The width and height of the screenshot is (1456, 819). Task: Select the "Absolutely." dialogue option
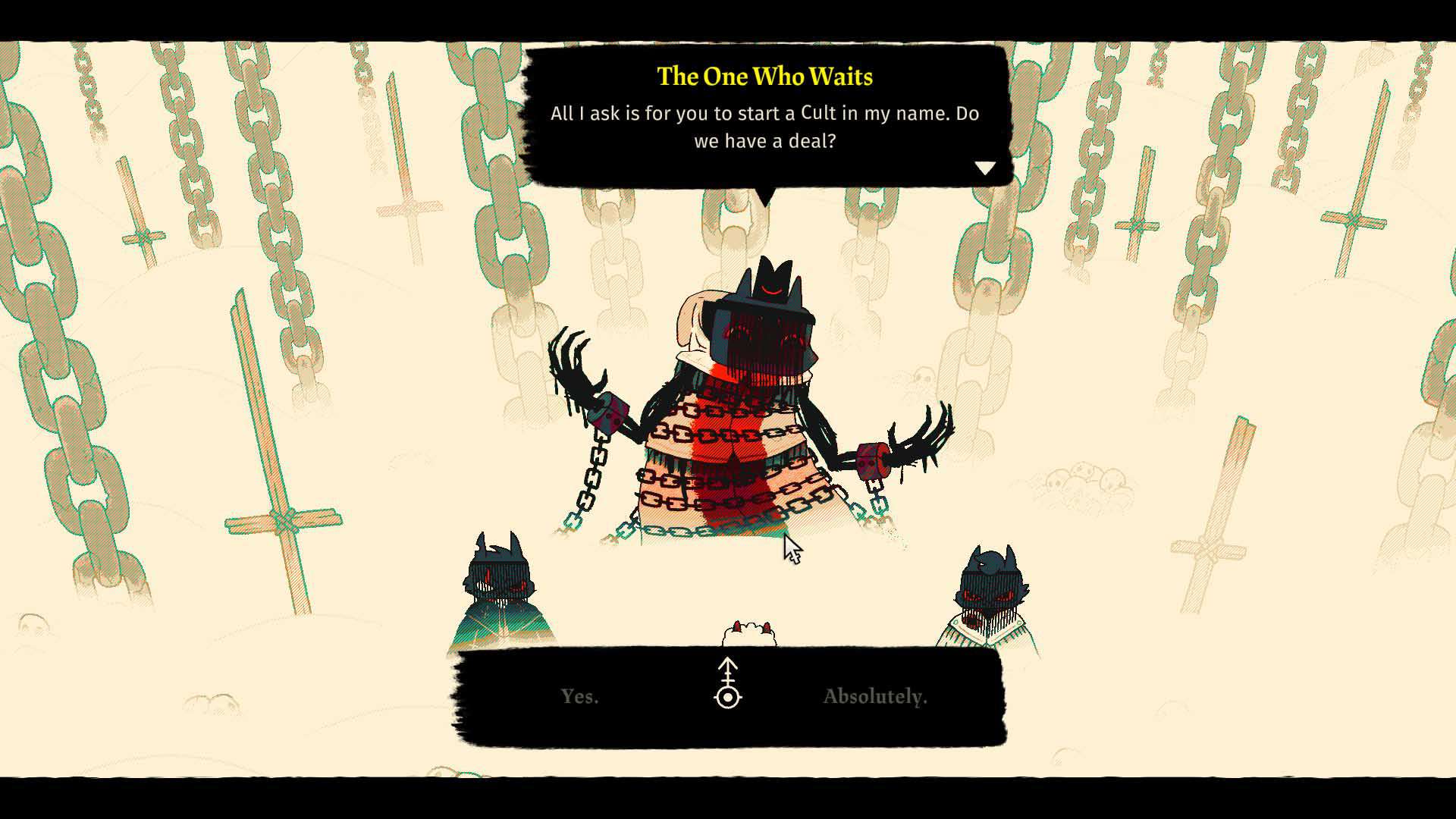click(875, 696)
